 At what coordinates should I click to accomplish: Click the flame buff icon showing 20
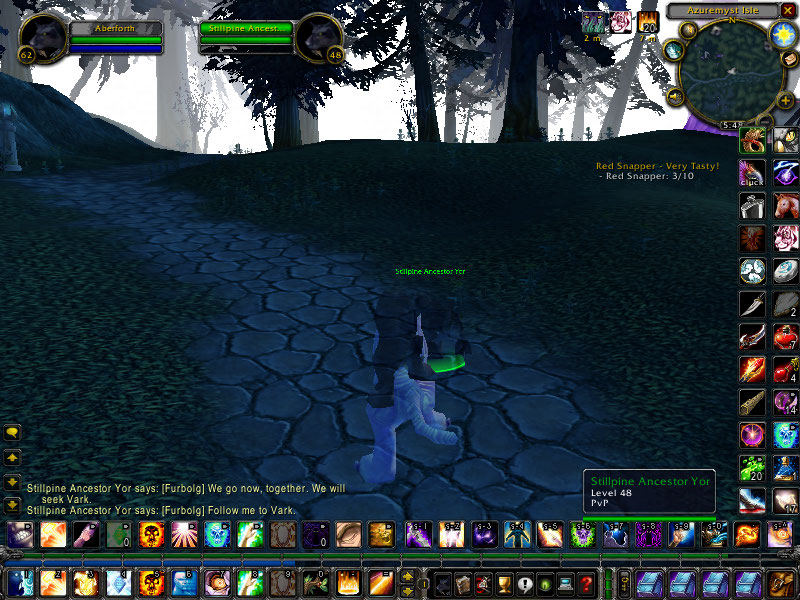pos(648,22)
